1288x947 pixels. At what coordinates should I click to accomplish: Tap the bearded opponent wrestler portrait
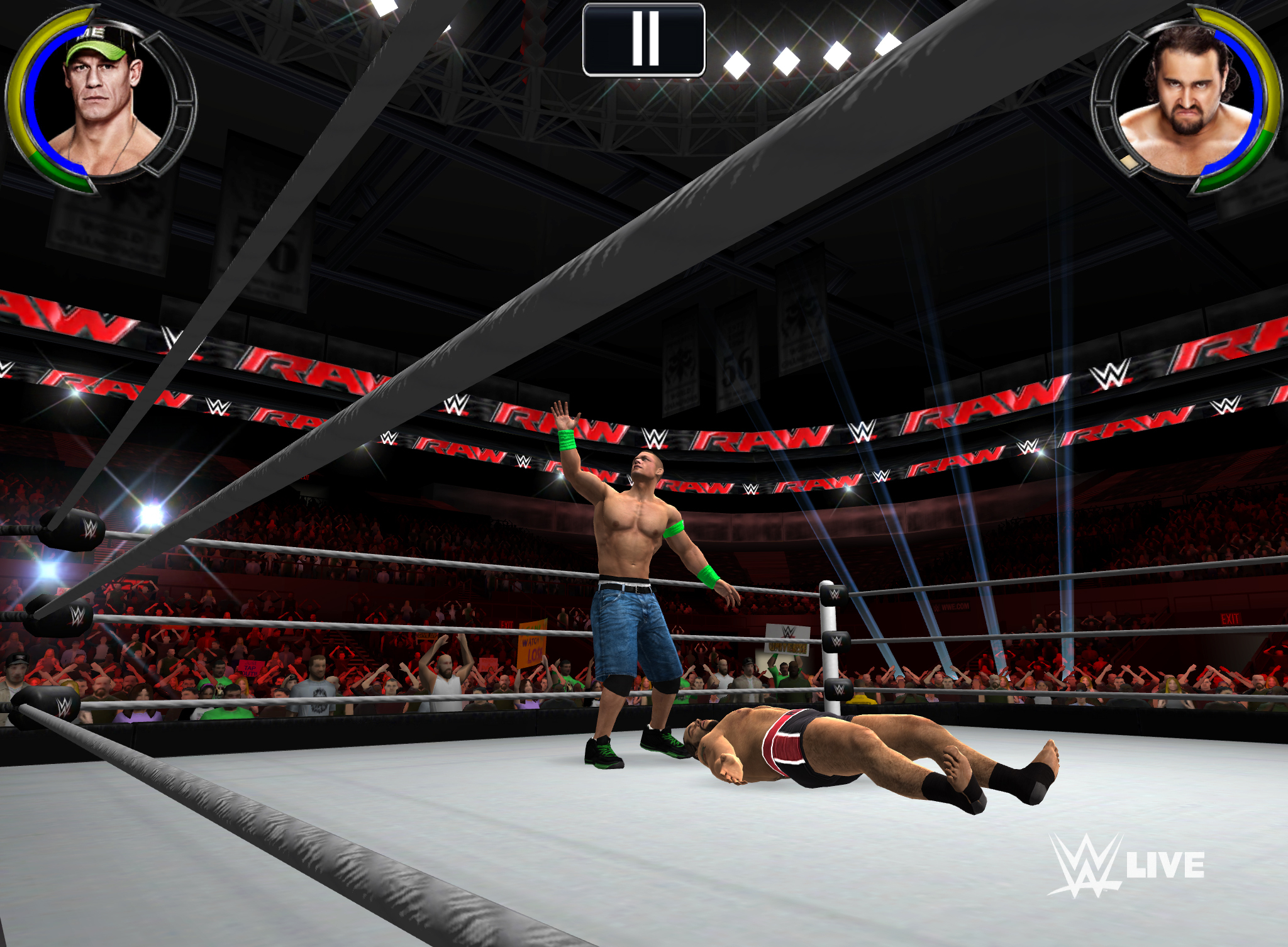click(x=1185, y=101)
